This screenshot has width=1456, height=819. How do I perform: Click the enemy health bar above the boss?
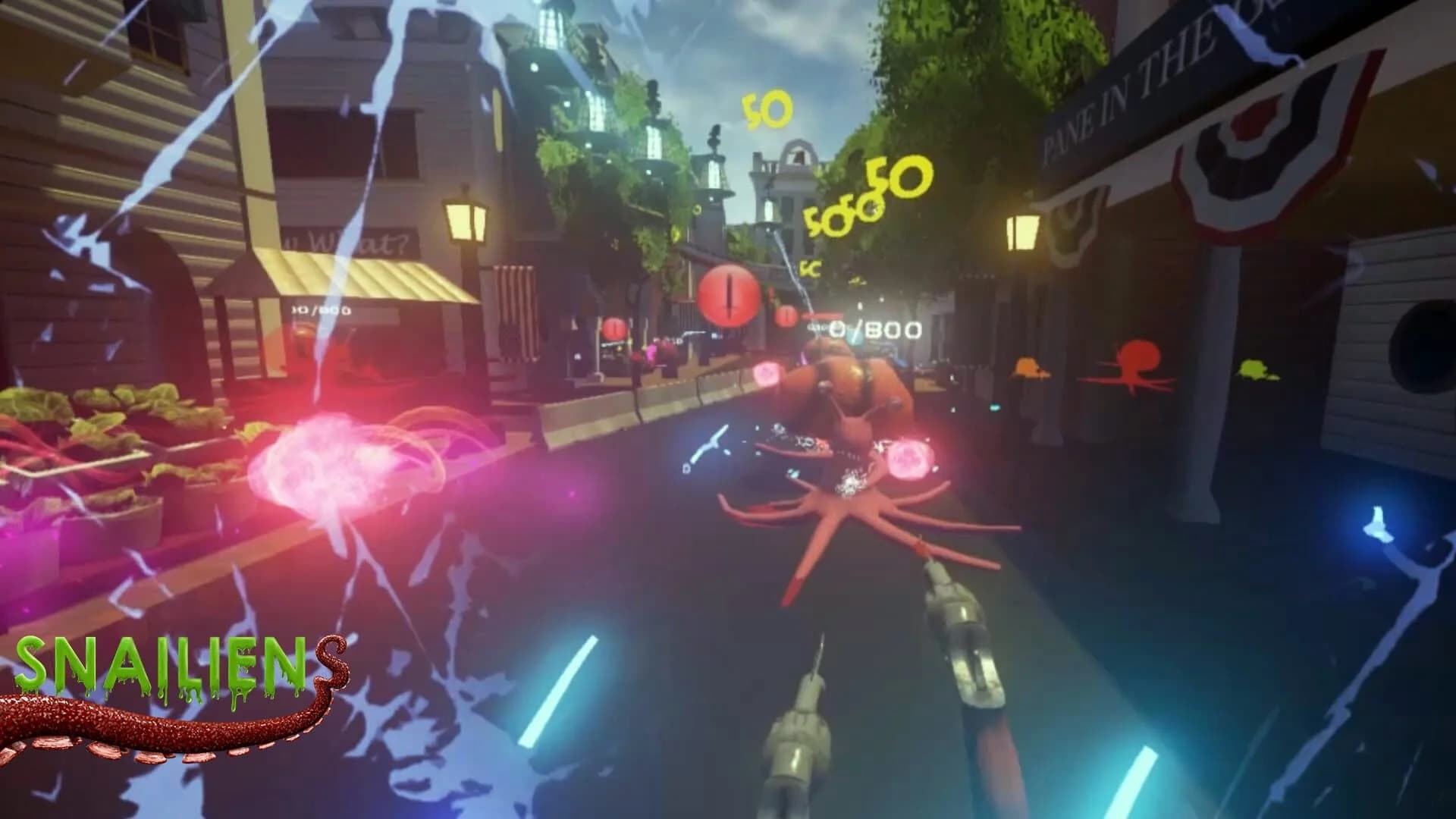pos(823,315)
